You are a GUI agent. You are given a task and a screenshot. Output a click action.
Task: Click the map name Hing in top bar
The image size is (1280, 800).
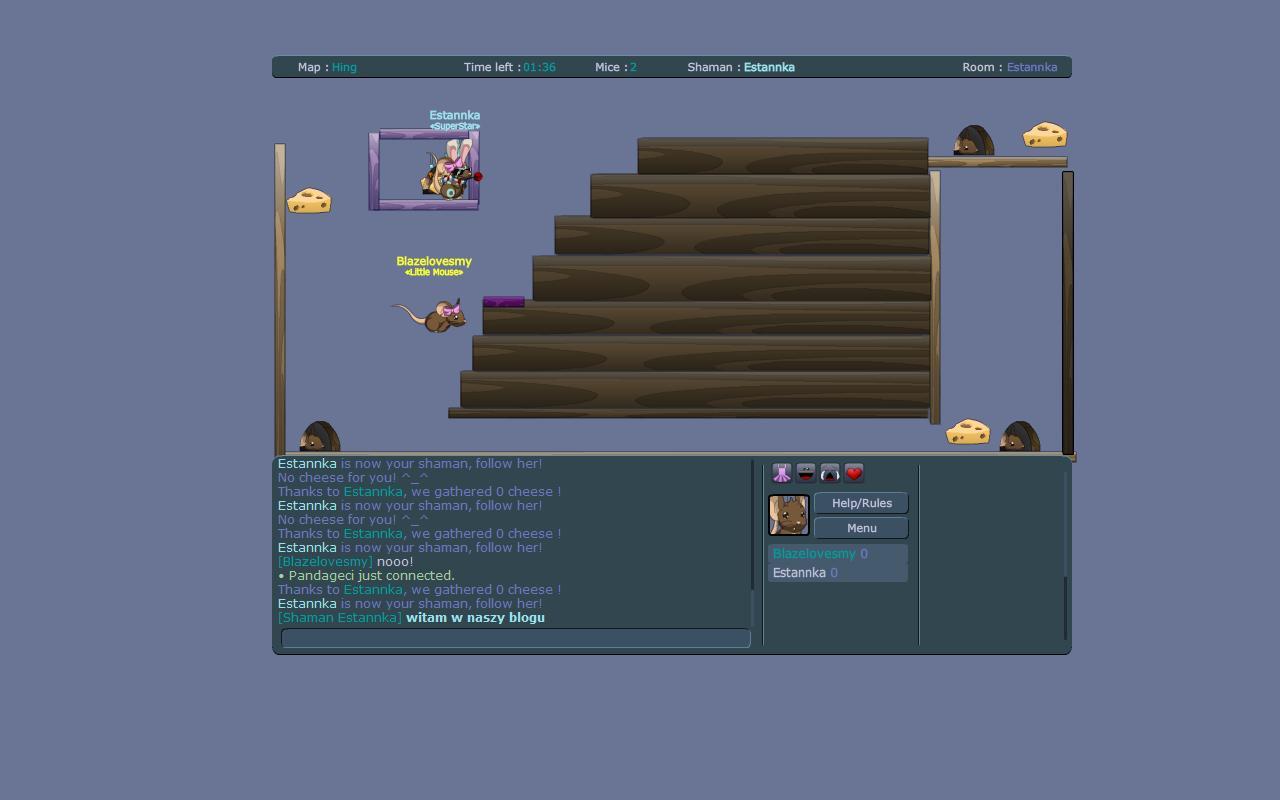[x=344, y=67]
